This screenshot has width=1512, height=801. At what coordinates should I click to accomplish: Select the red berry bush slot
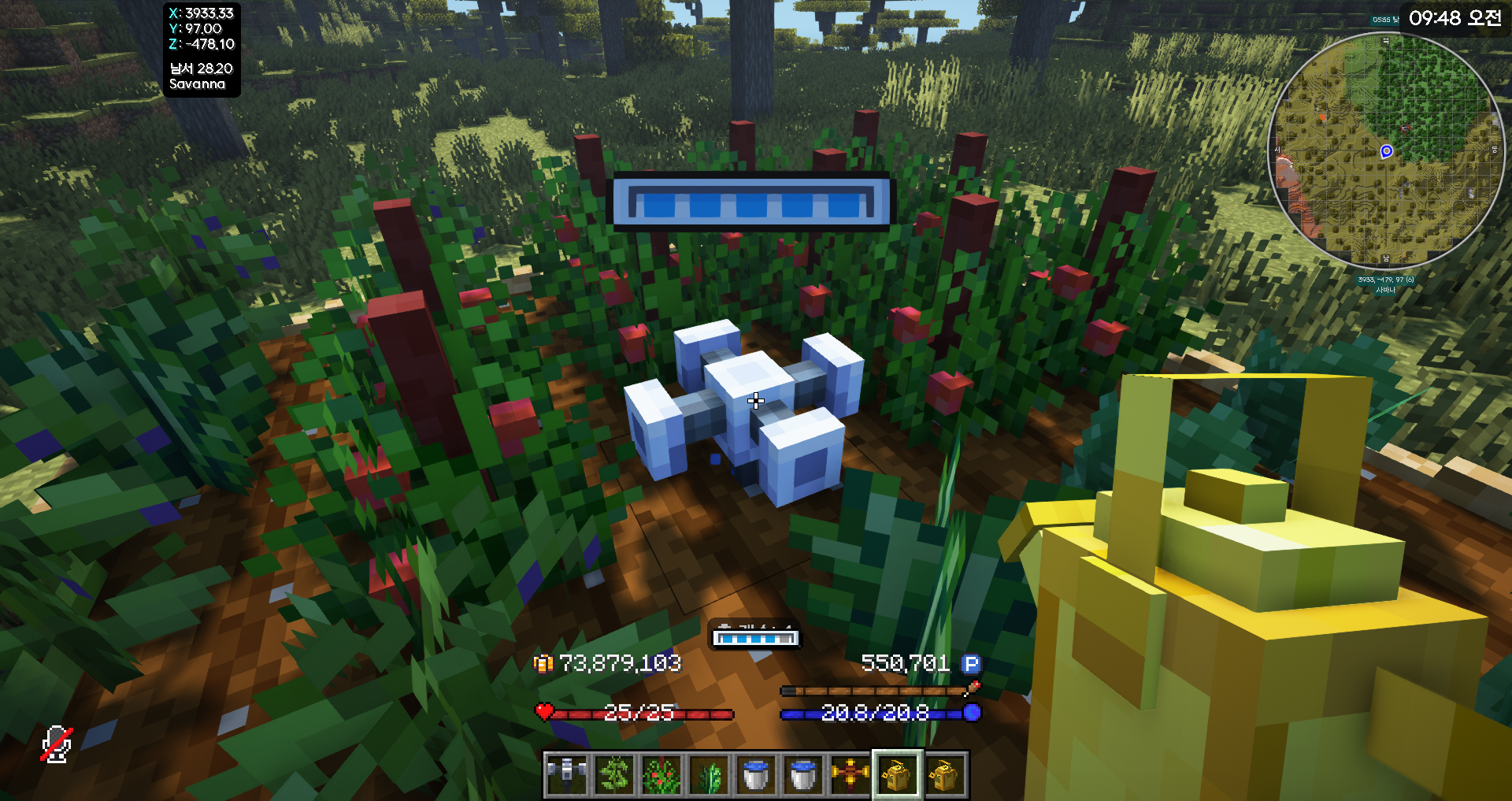pyautogui.click(x=661, y=774)
